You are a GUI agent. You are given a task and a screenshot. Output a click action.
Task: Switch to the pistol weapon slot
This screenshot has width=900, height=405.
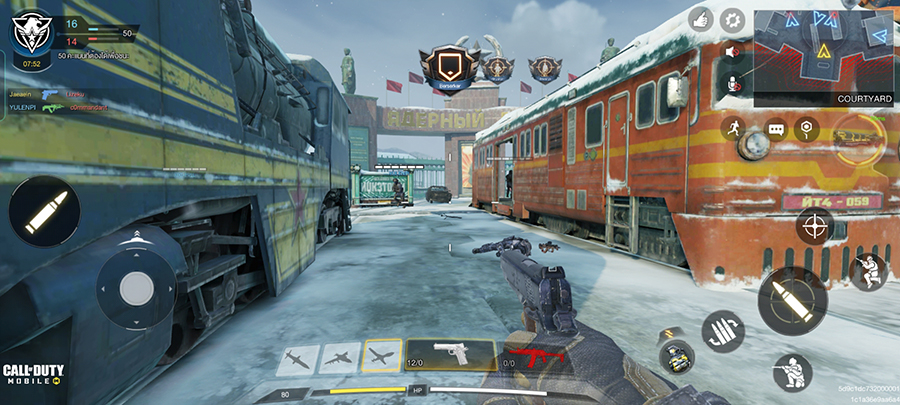click(450, 356)
